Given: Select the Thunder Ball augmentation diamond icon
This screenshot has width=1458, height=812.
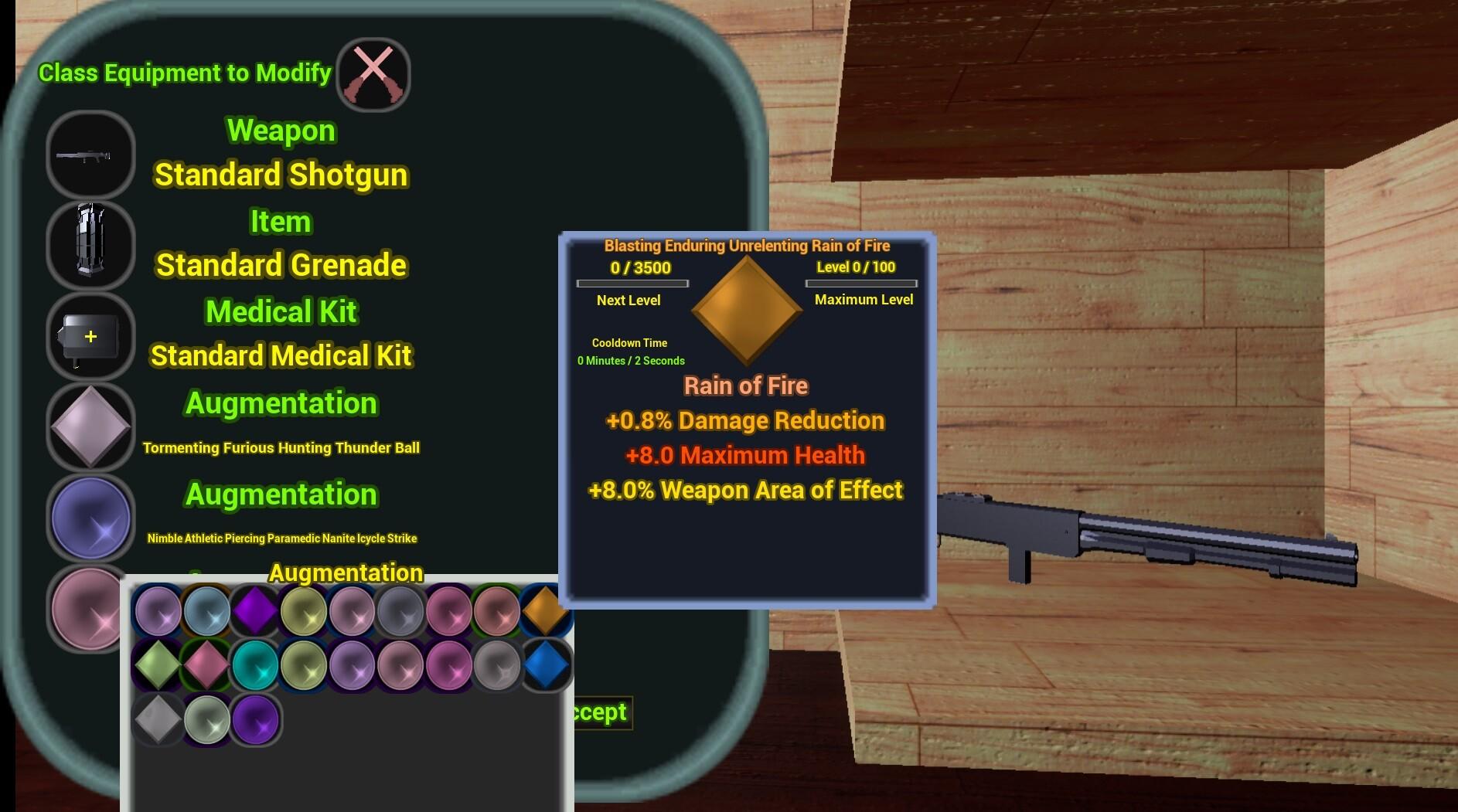Looking at the screenshot, I should coord(90,428).
